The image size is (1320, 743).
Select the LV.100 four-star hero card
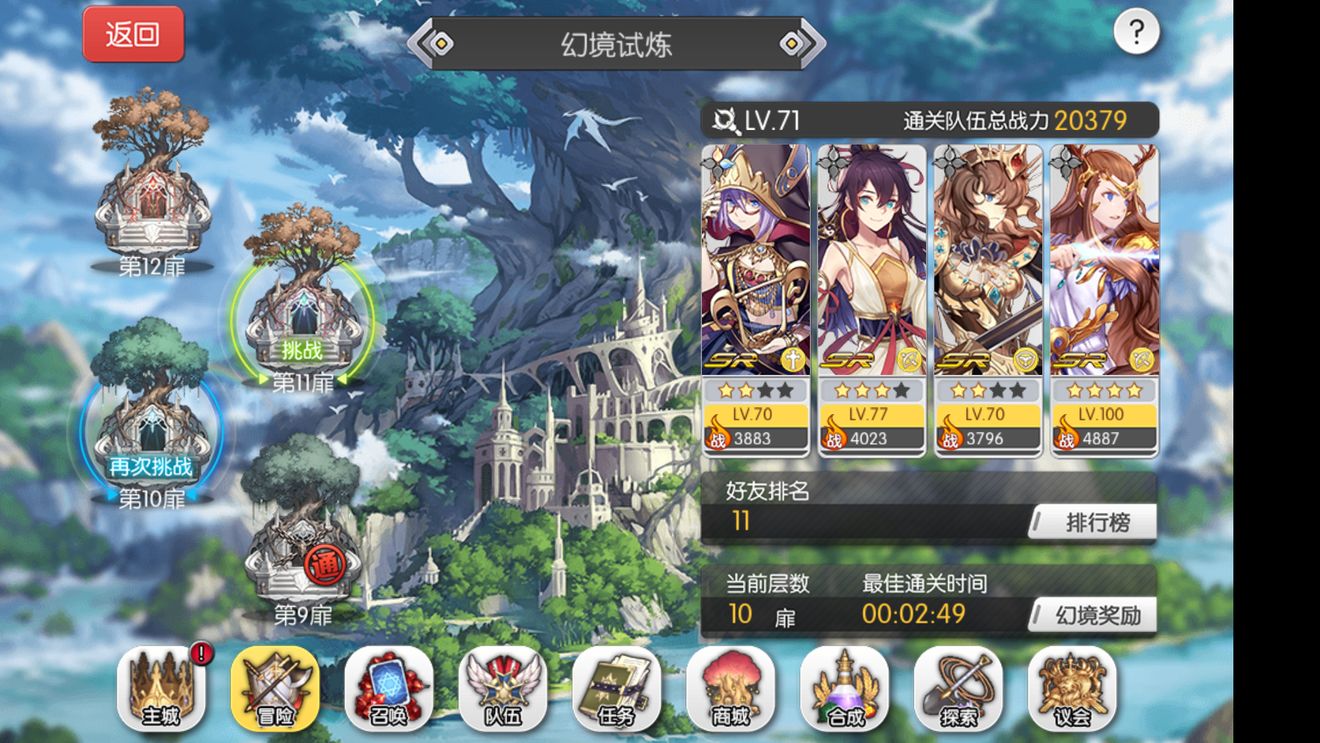(1105, 300)
